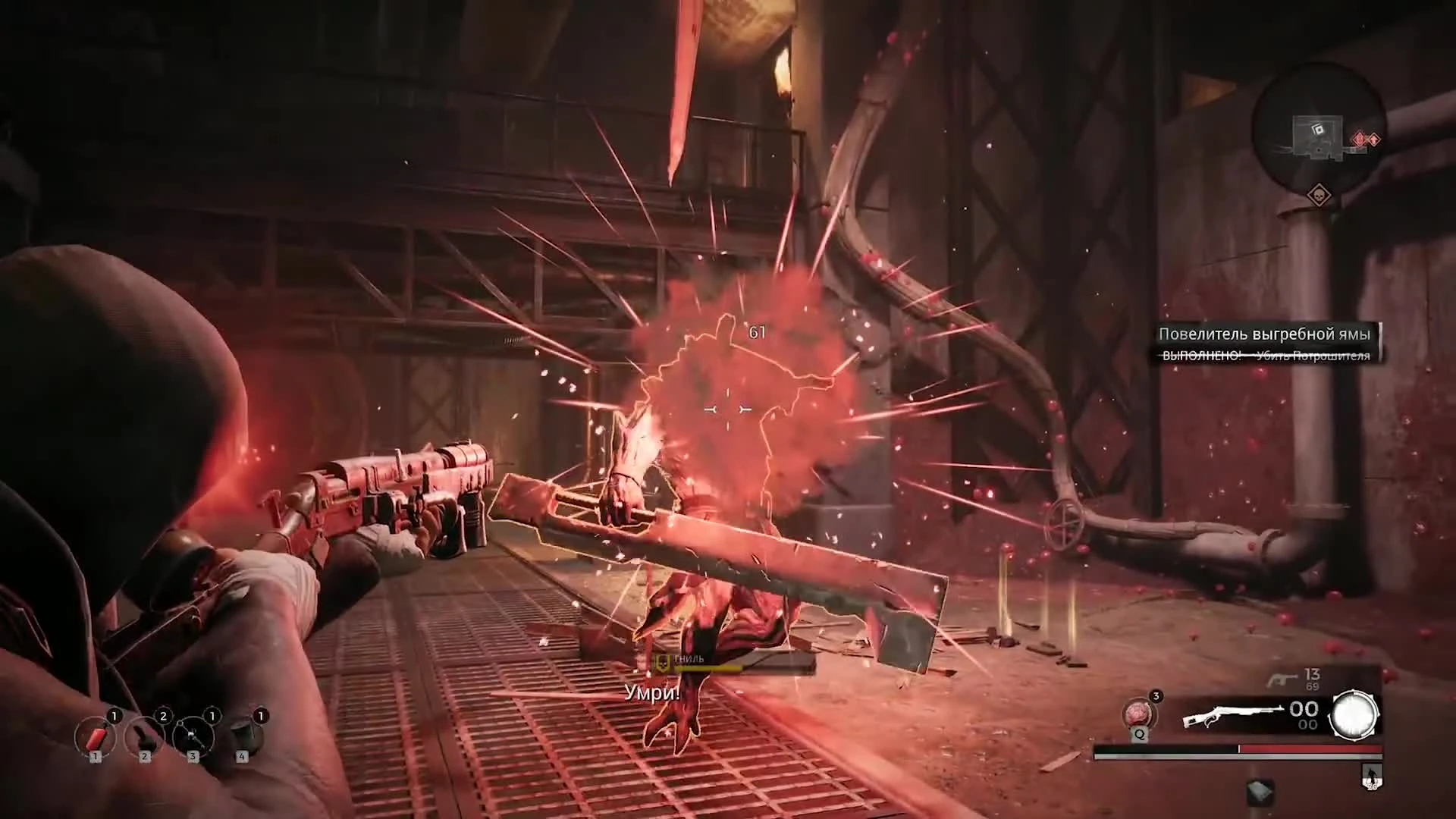Image resolution: width=1456 pixels, height=819 pixels.
Task: Click the Умри! text above the enemy
Action: pos(651,691)
